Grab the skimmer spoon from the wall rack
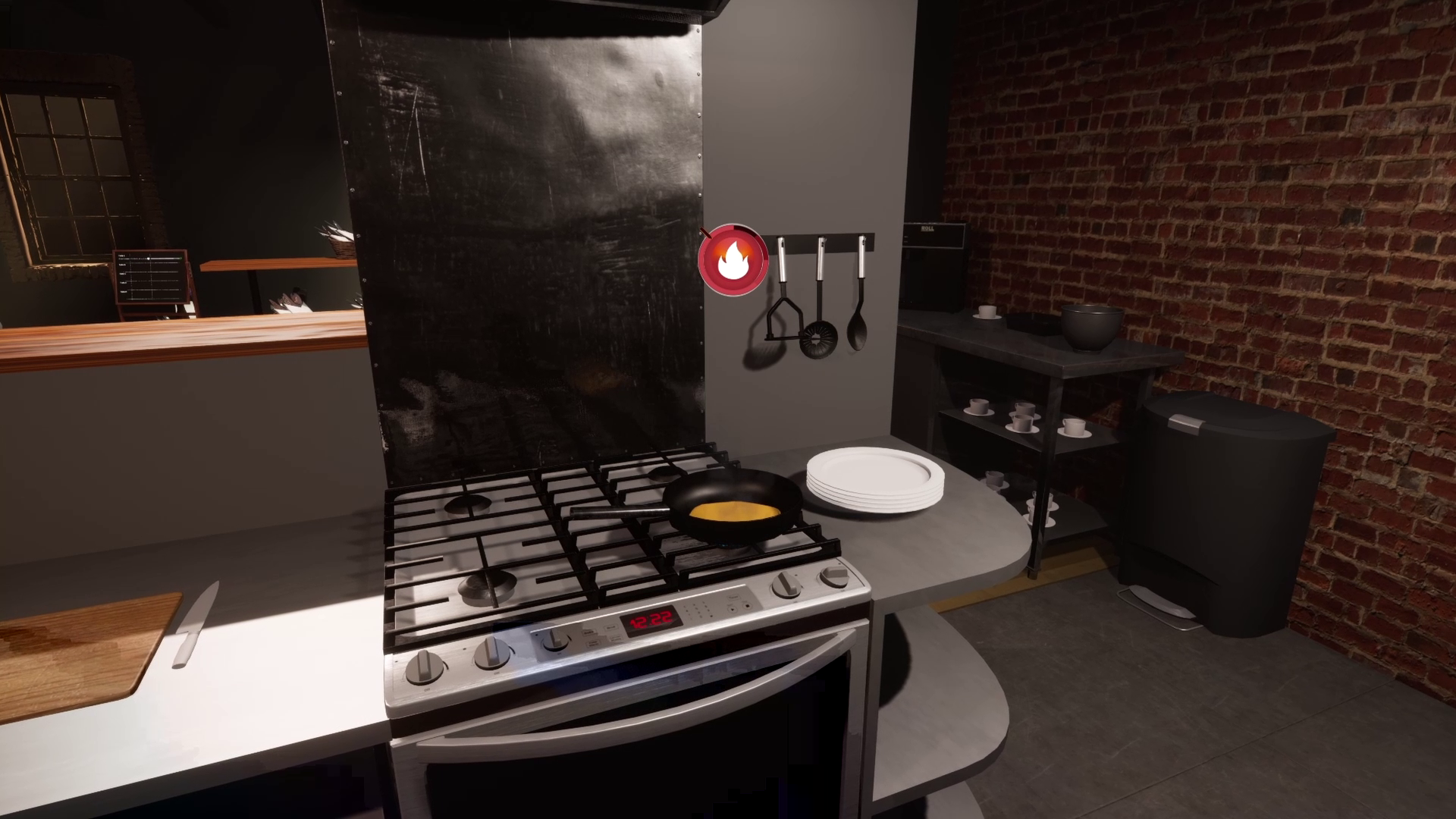Screen dimensions: 1456x819 tap(817, 340)
